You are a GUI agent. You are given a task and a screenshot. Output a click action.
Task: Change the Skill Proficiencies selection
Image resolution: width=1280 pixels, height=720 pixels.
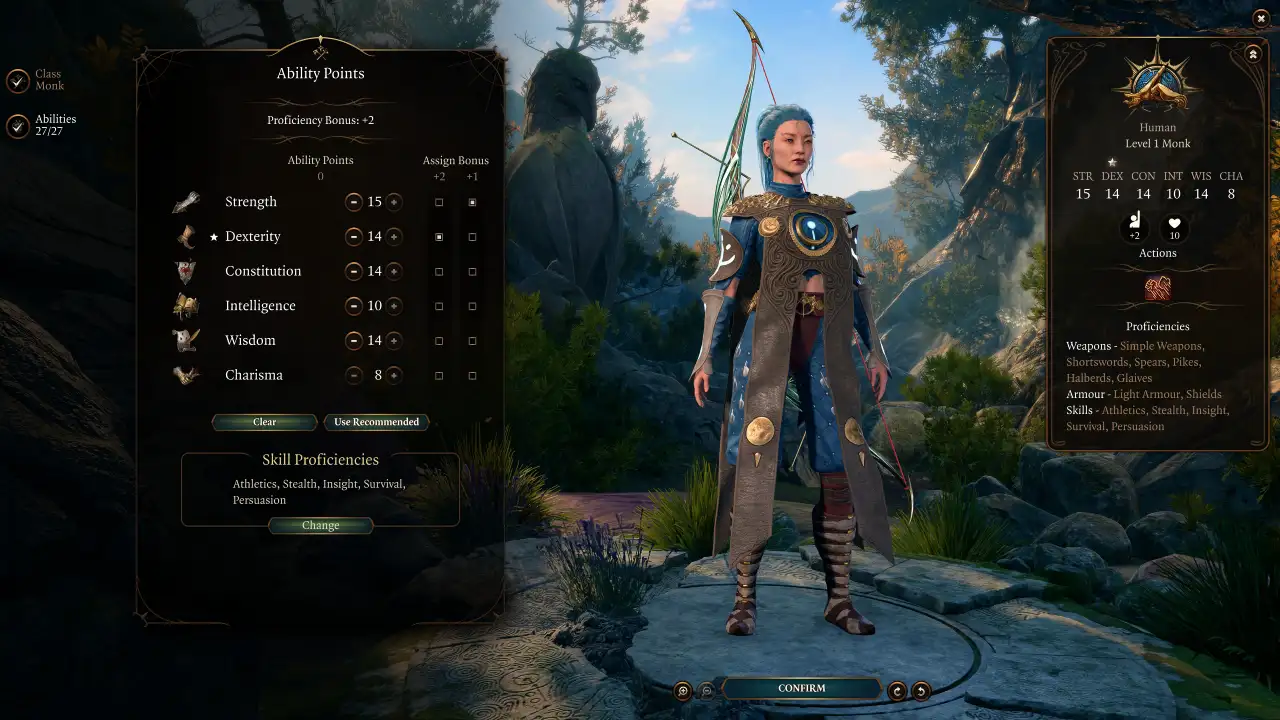pos(321,525)
